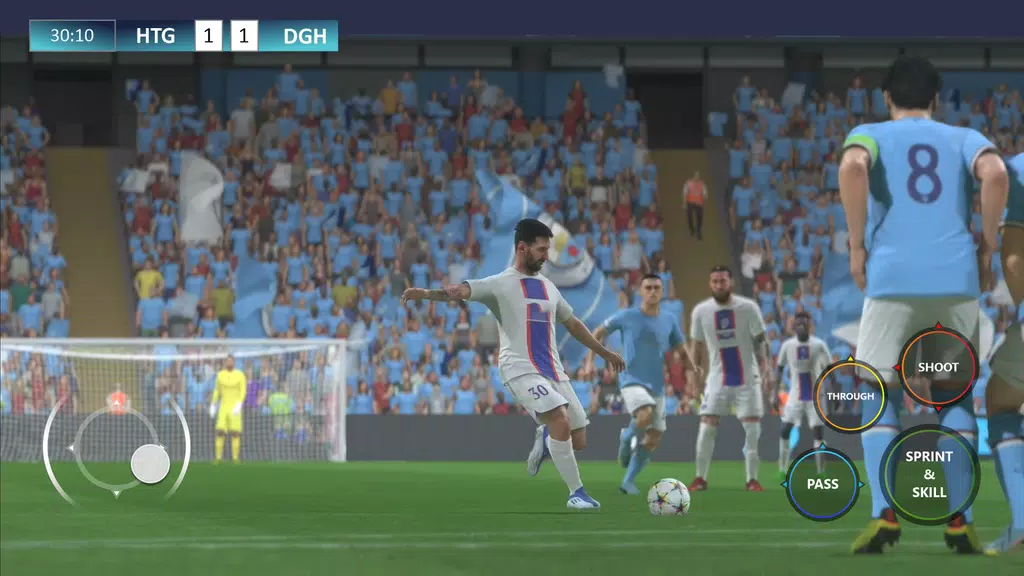Image resolution: width=1024 pixels, height=576 pixels.
Task: Tap the SHOOT button
Action: (x=938, y=367)
